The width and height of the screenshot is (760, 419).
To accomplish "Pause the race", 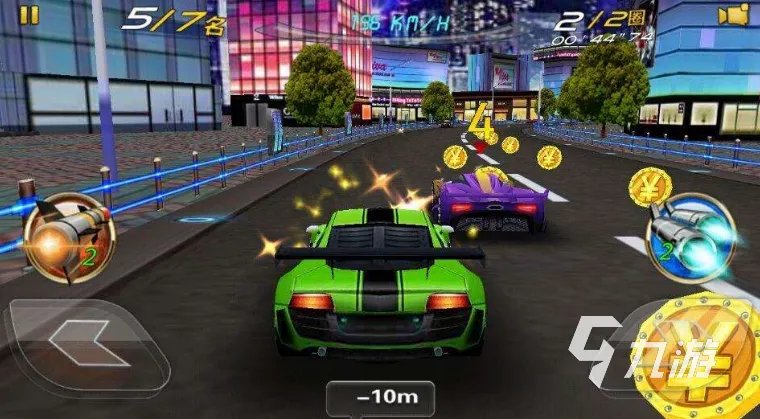I will [31, 15].
